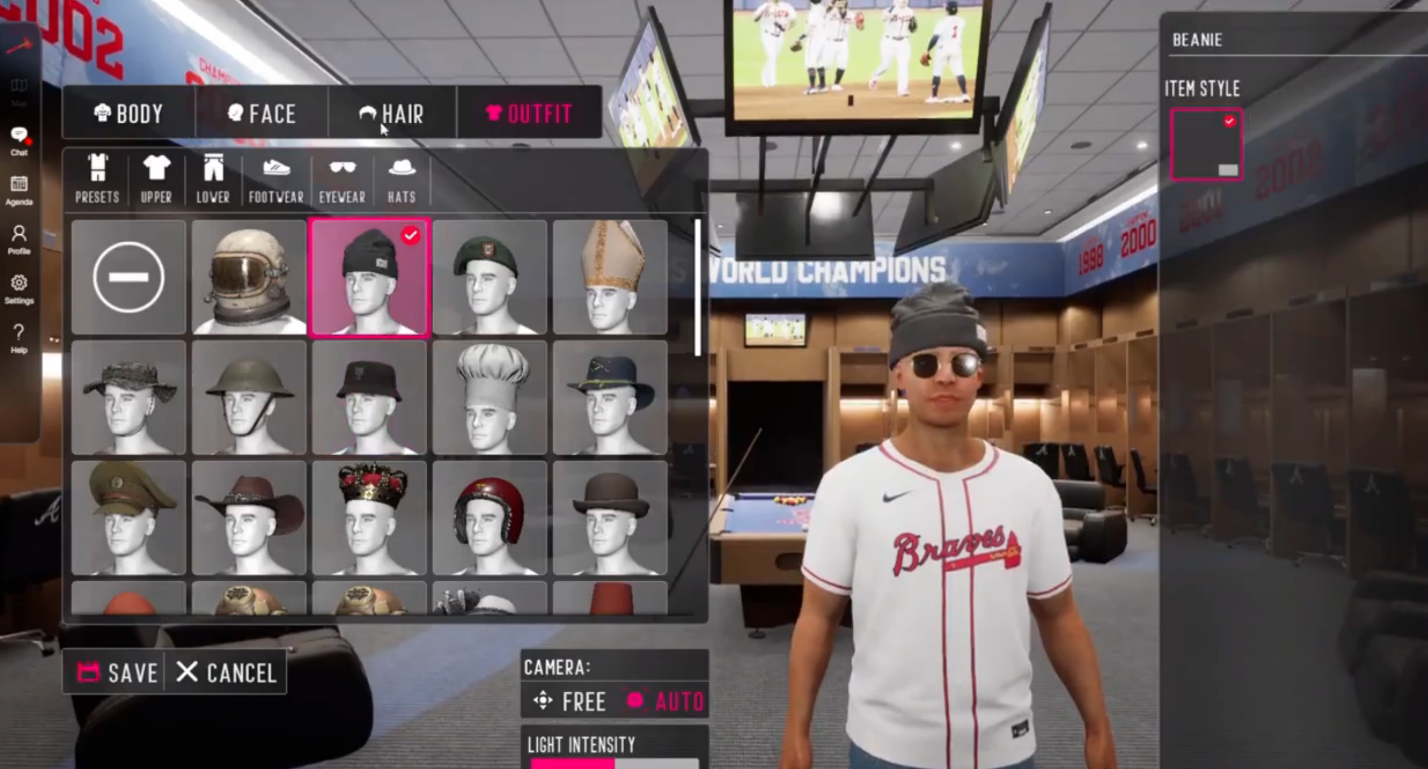Select the beanie item style swatch
1428x769 pixels.
(x=1206, y=145)
